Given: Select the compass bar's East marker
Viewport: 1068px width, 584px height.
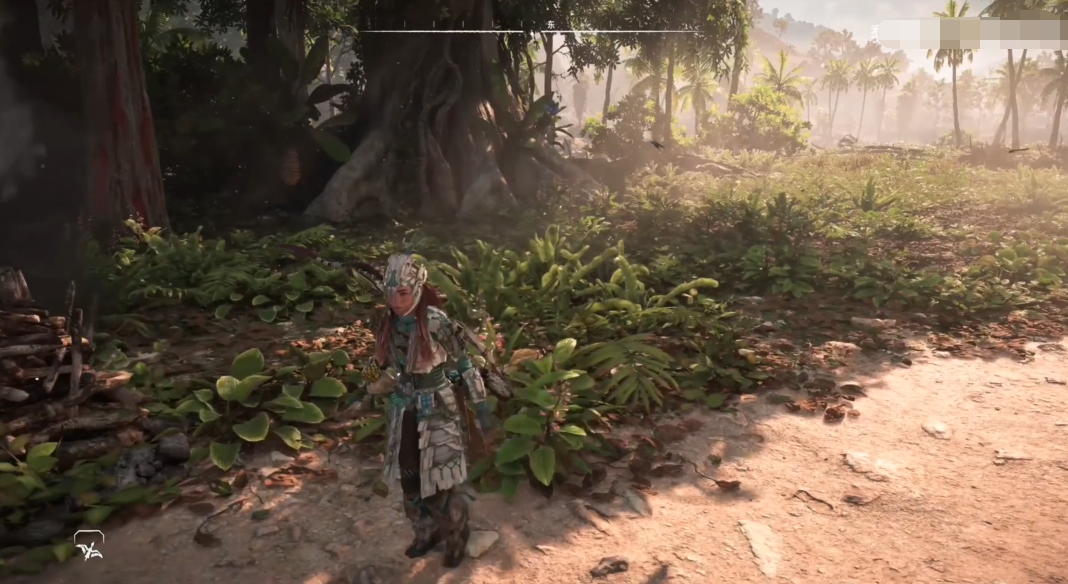Looking at the screenshot, I should click(x=551, y=23).
